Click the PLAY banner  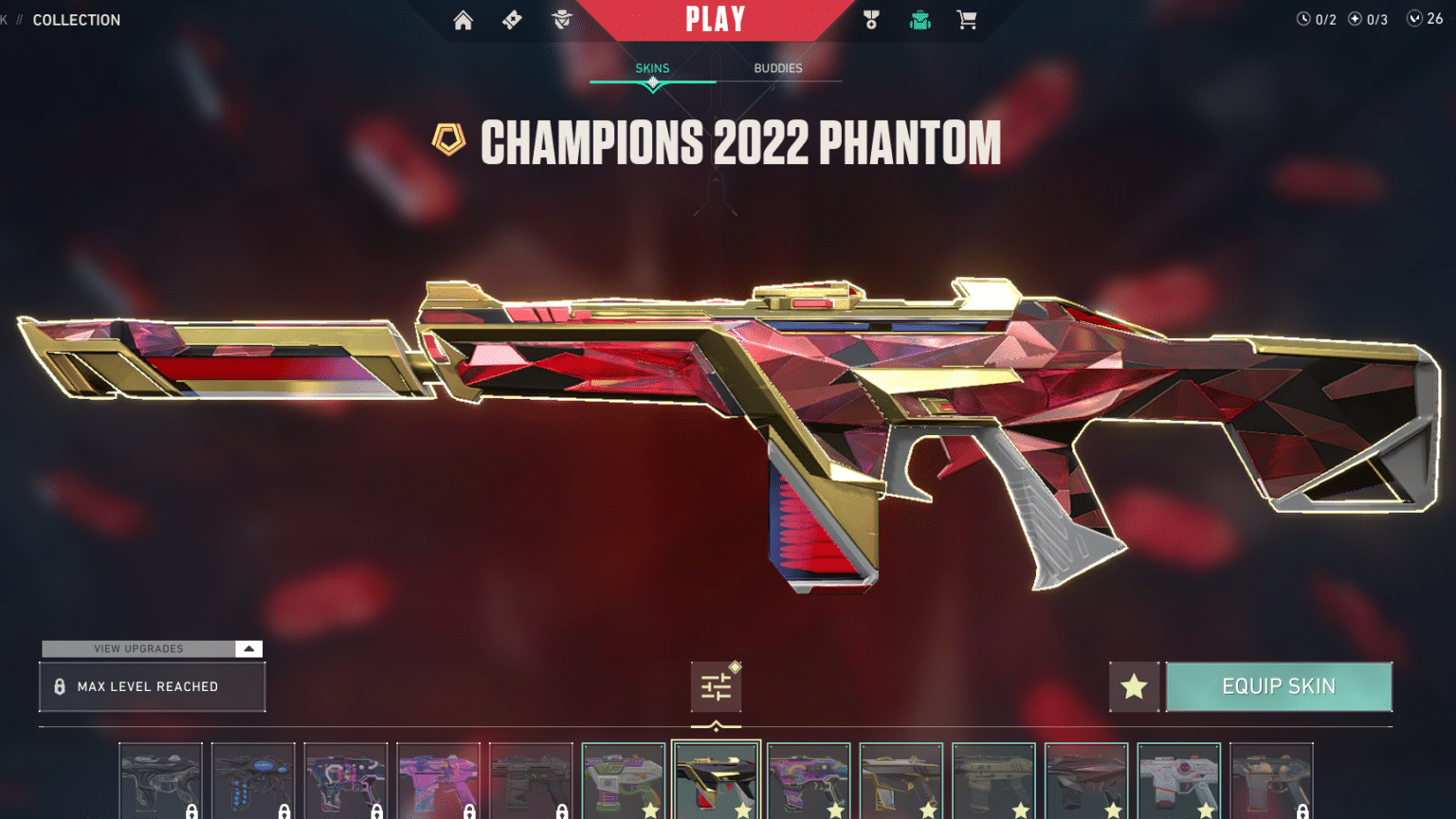coord(716,19)
